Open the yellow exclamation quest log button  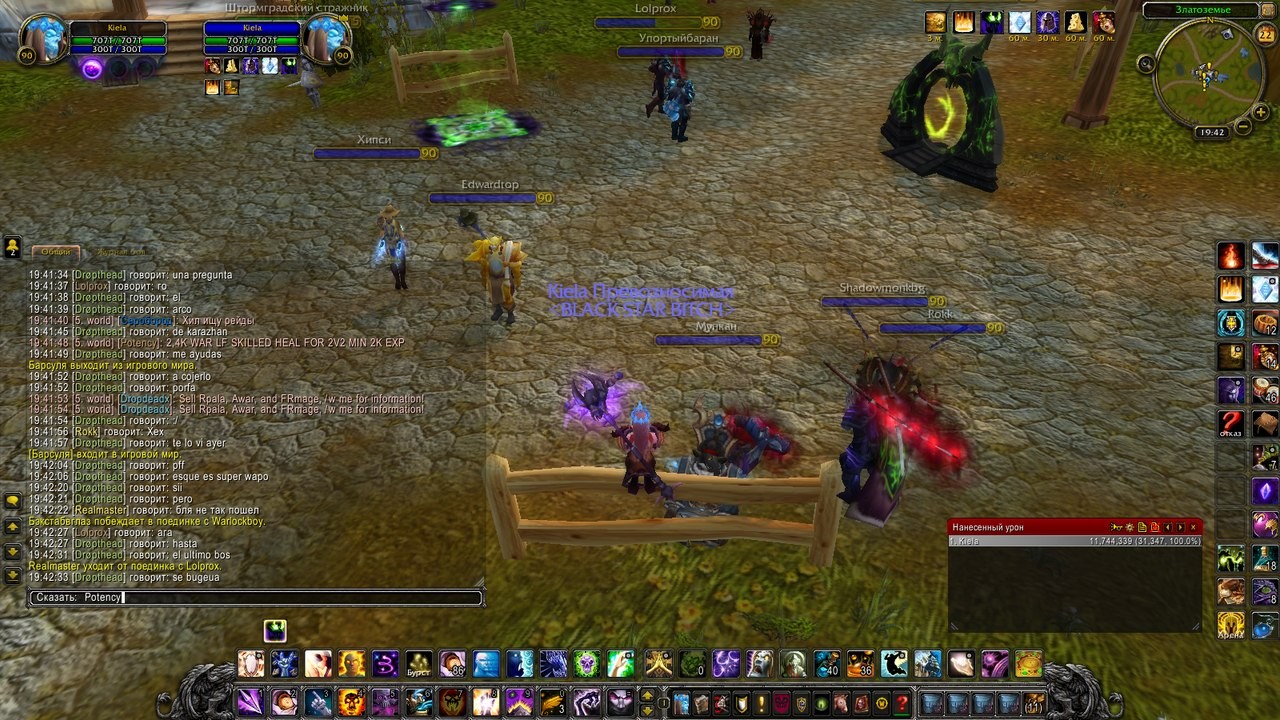[760, 703]
